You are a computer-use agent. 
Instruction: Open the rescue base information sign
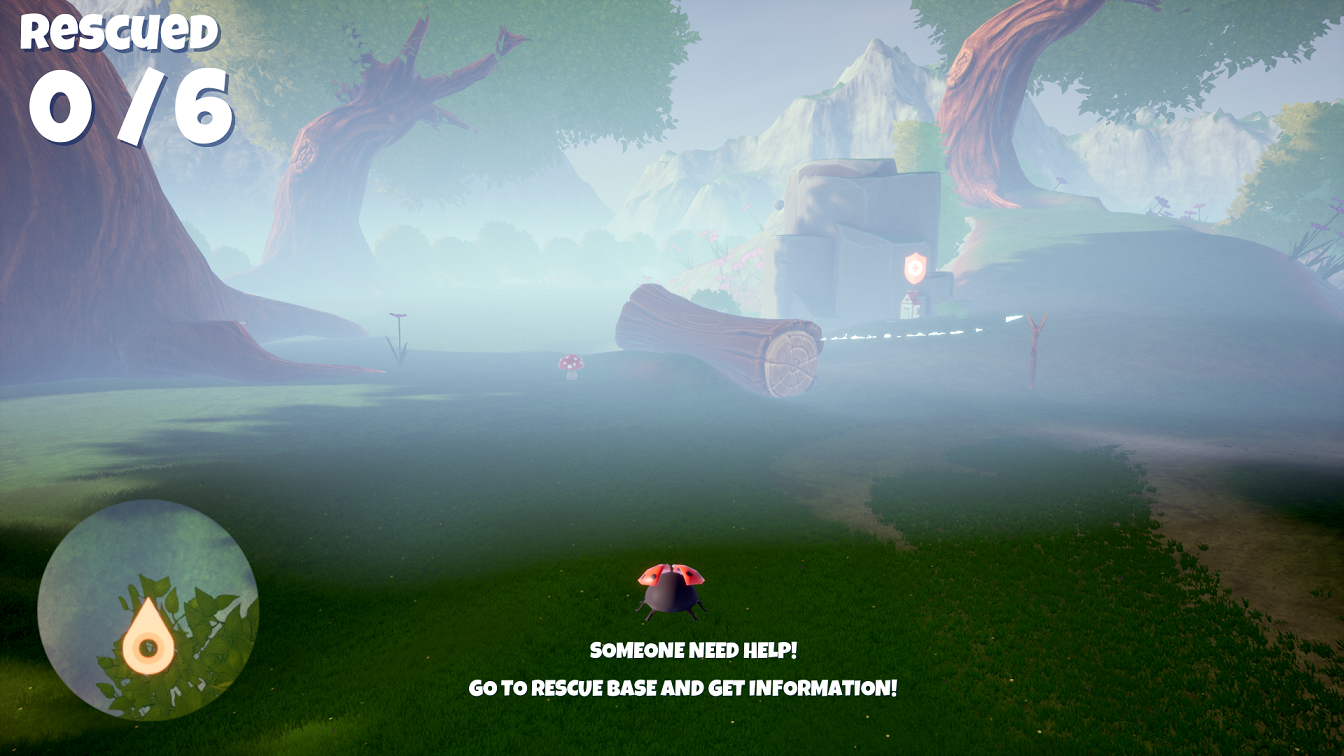[908, 305]
